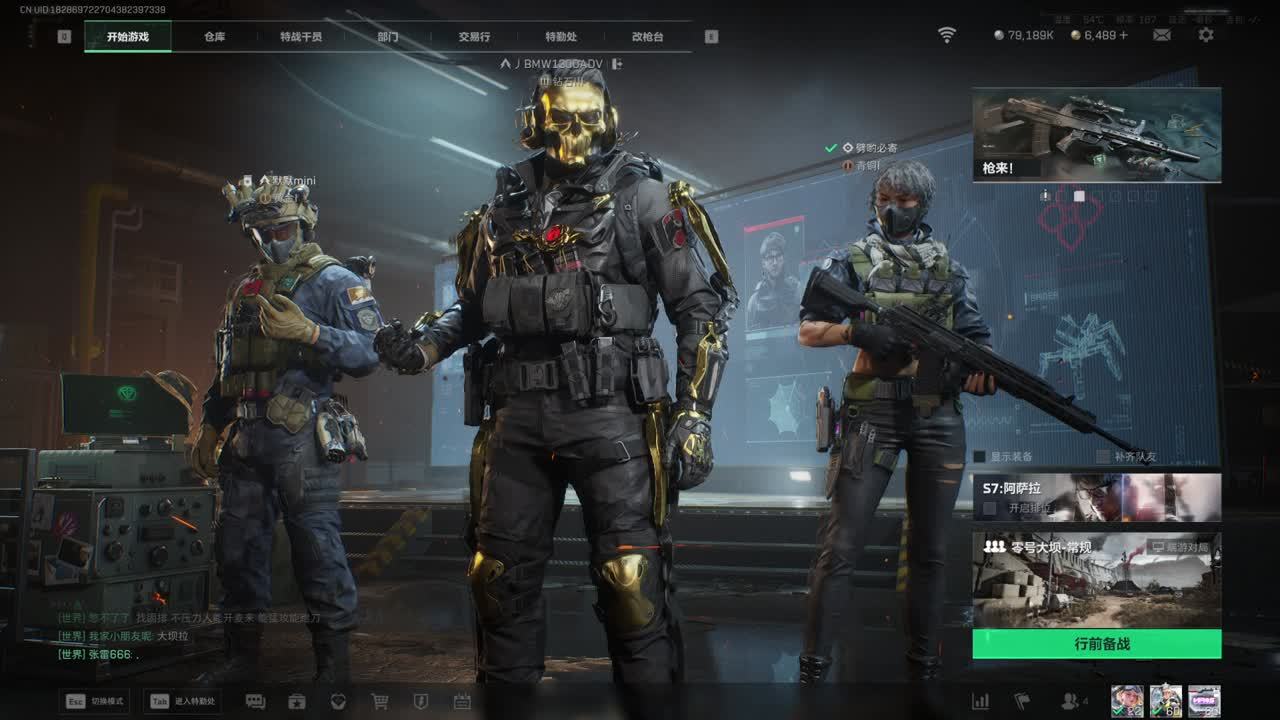
Task: Leave the squad via the exit icon
Action: pos(617,64)
